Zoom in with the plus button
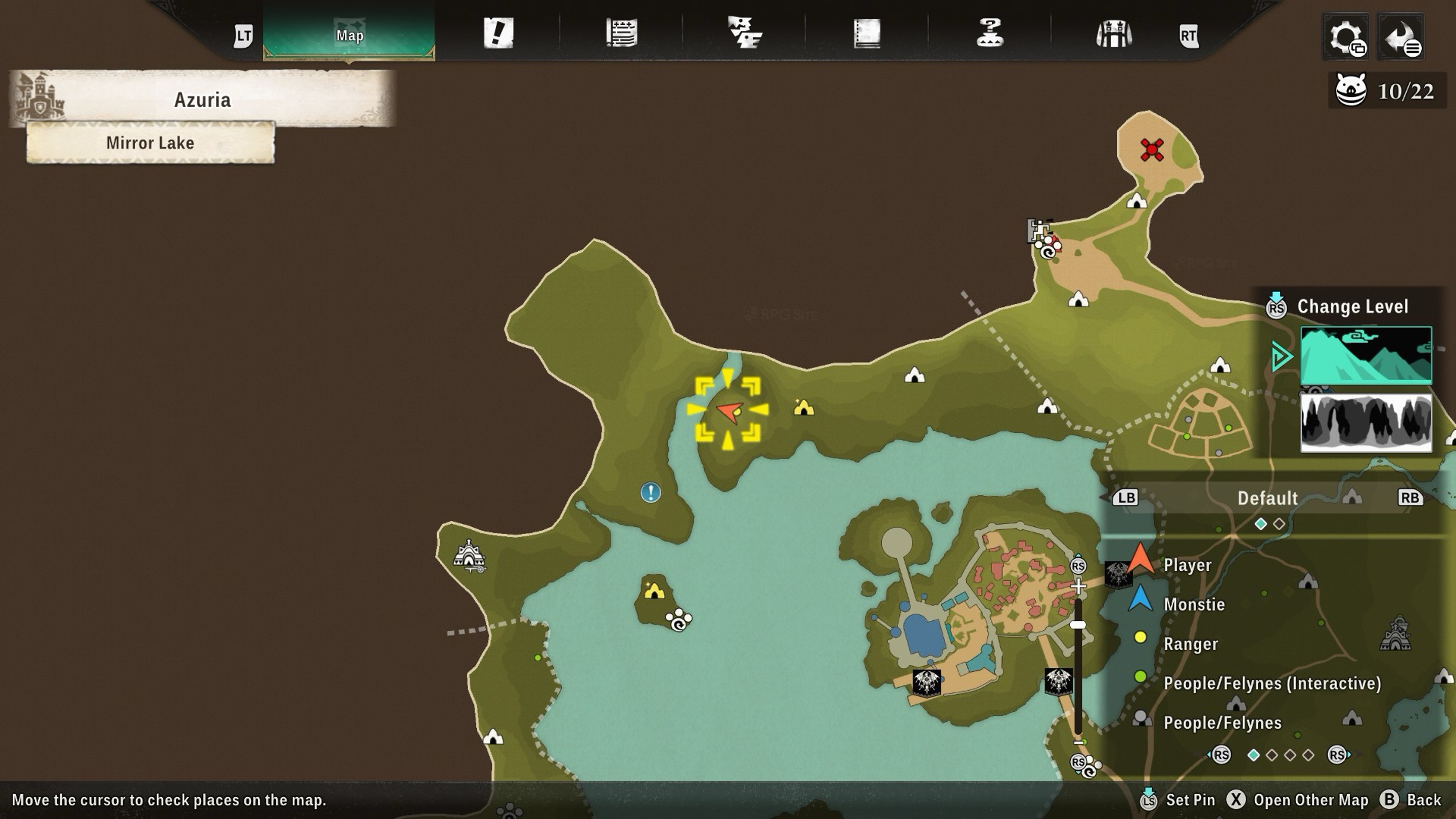This screenshot has width=1456, height=819. click(1078, 586)
